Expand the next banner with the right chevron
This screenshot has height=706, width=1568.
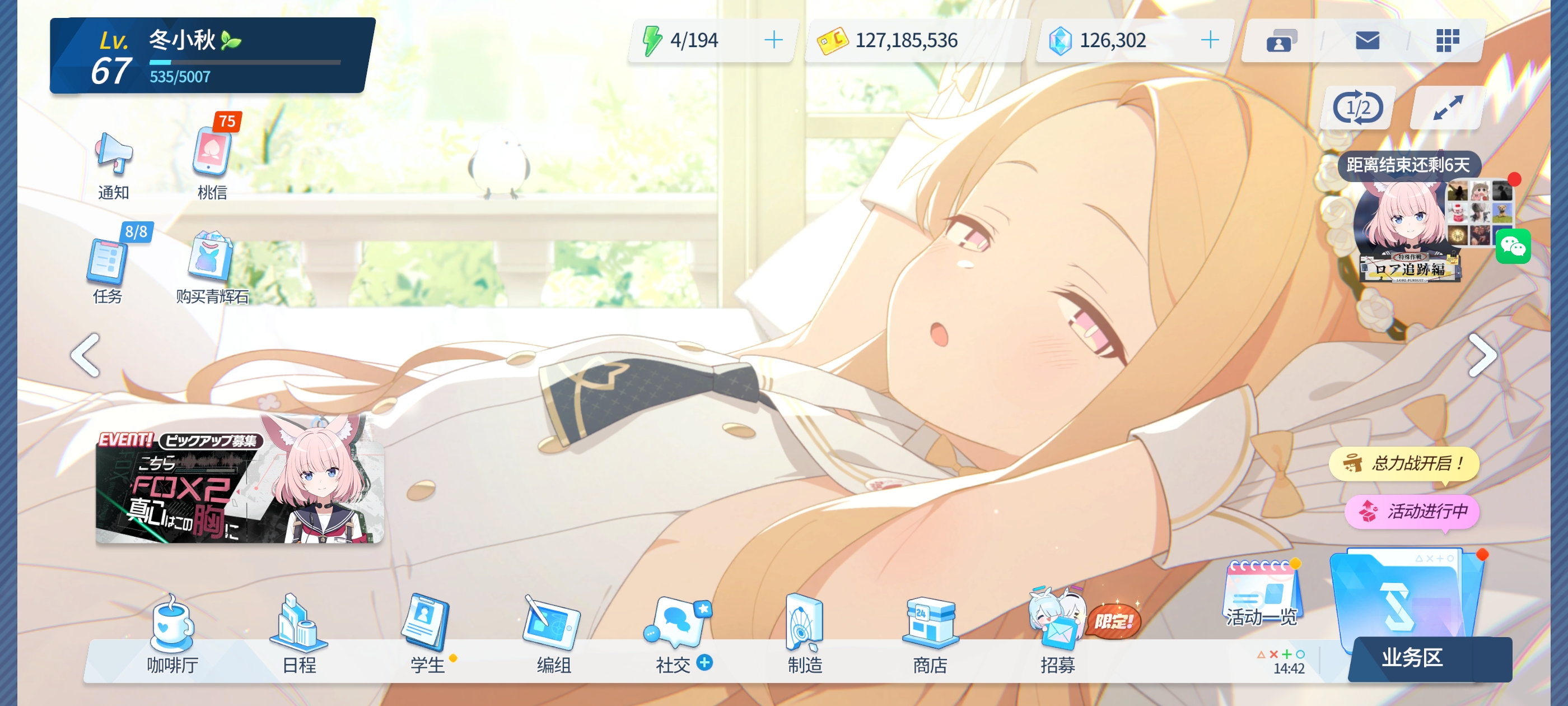[x=1484, y=355]
